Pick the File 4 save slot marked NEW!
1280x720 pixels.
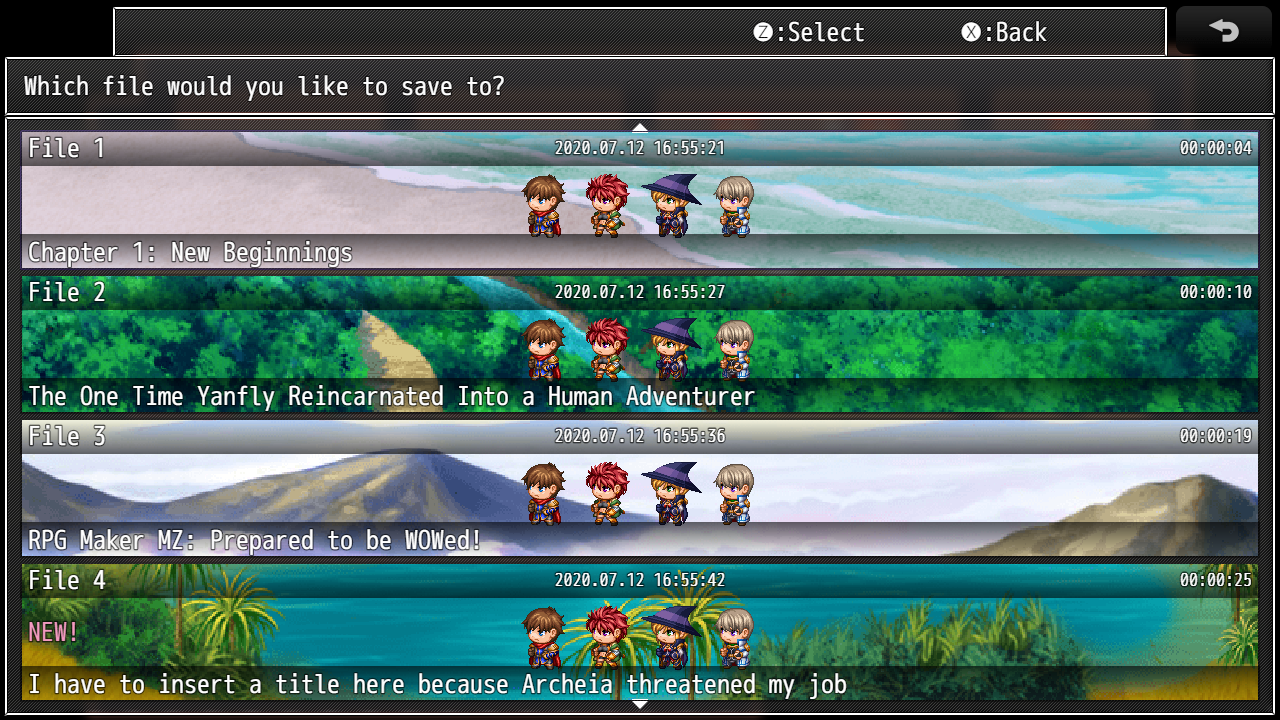[x=640, y=632]
